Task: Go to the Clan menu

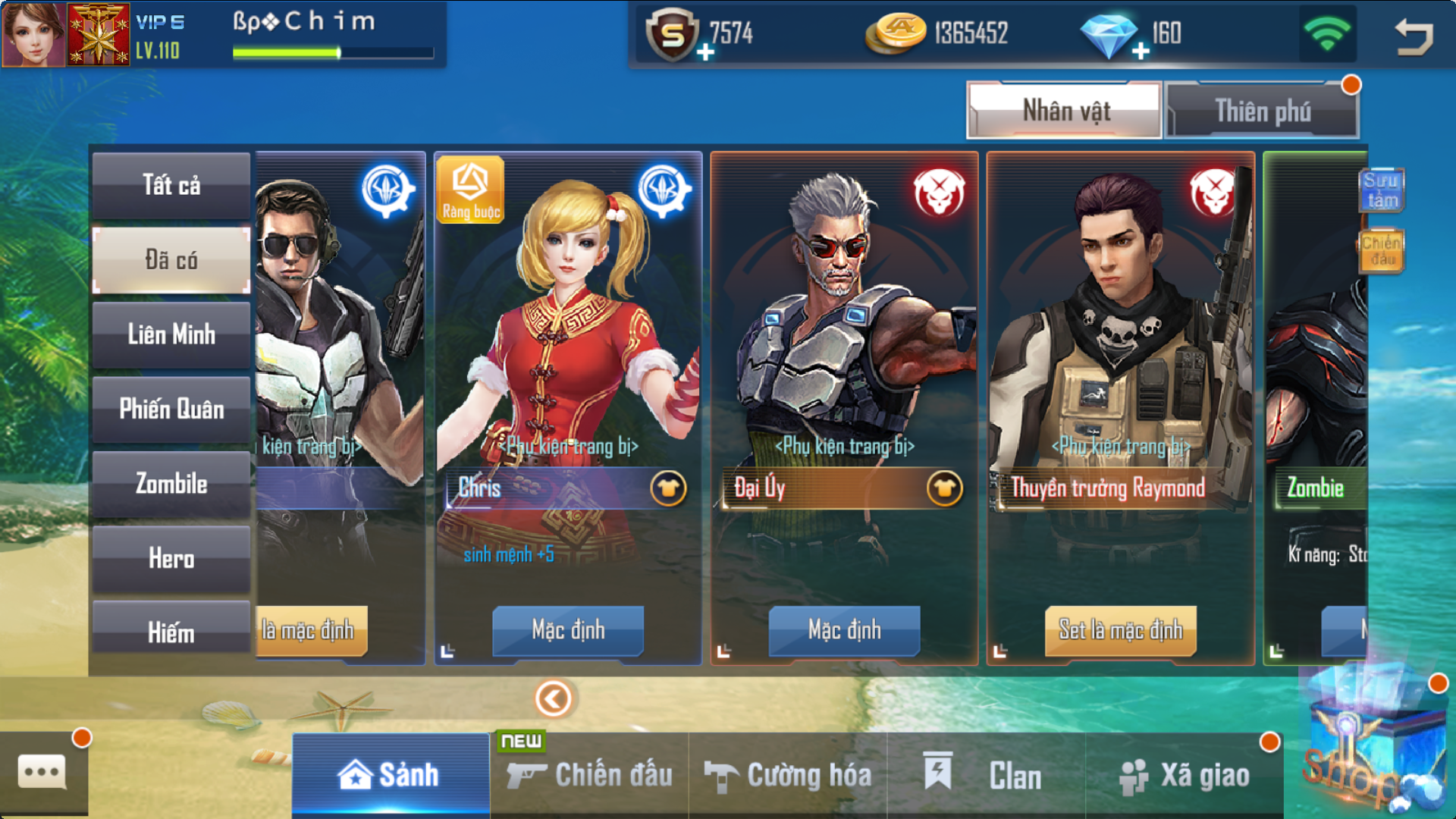Action: click(986, 775)
